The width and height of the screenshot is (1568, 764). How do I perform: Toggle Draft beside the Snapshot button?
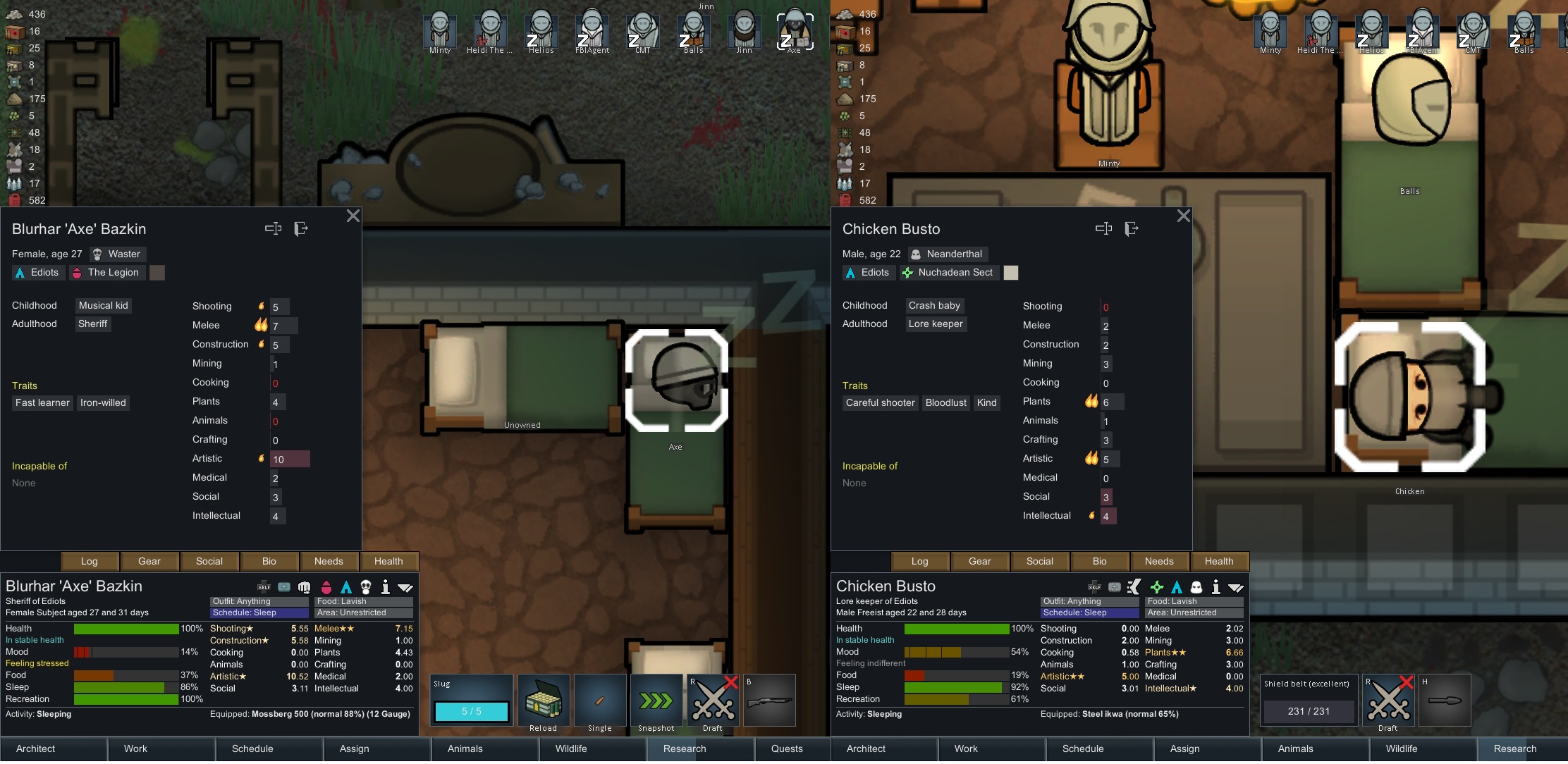713,701
